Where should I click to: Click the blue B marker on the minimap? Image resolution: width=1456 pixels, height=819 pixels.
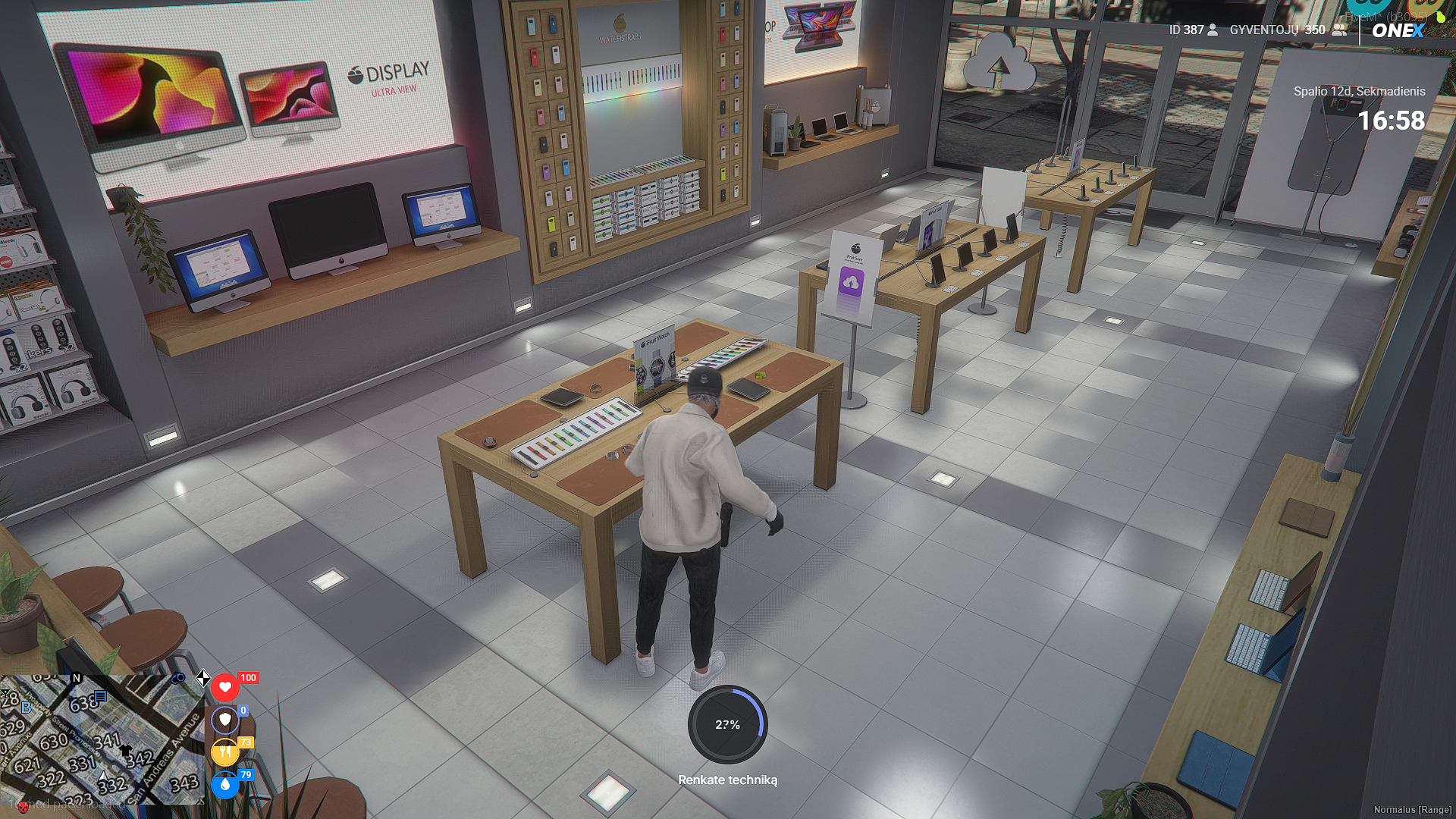27,708
